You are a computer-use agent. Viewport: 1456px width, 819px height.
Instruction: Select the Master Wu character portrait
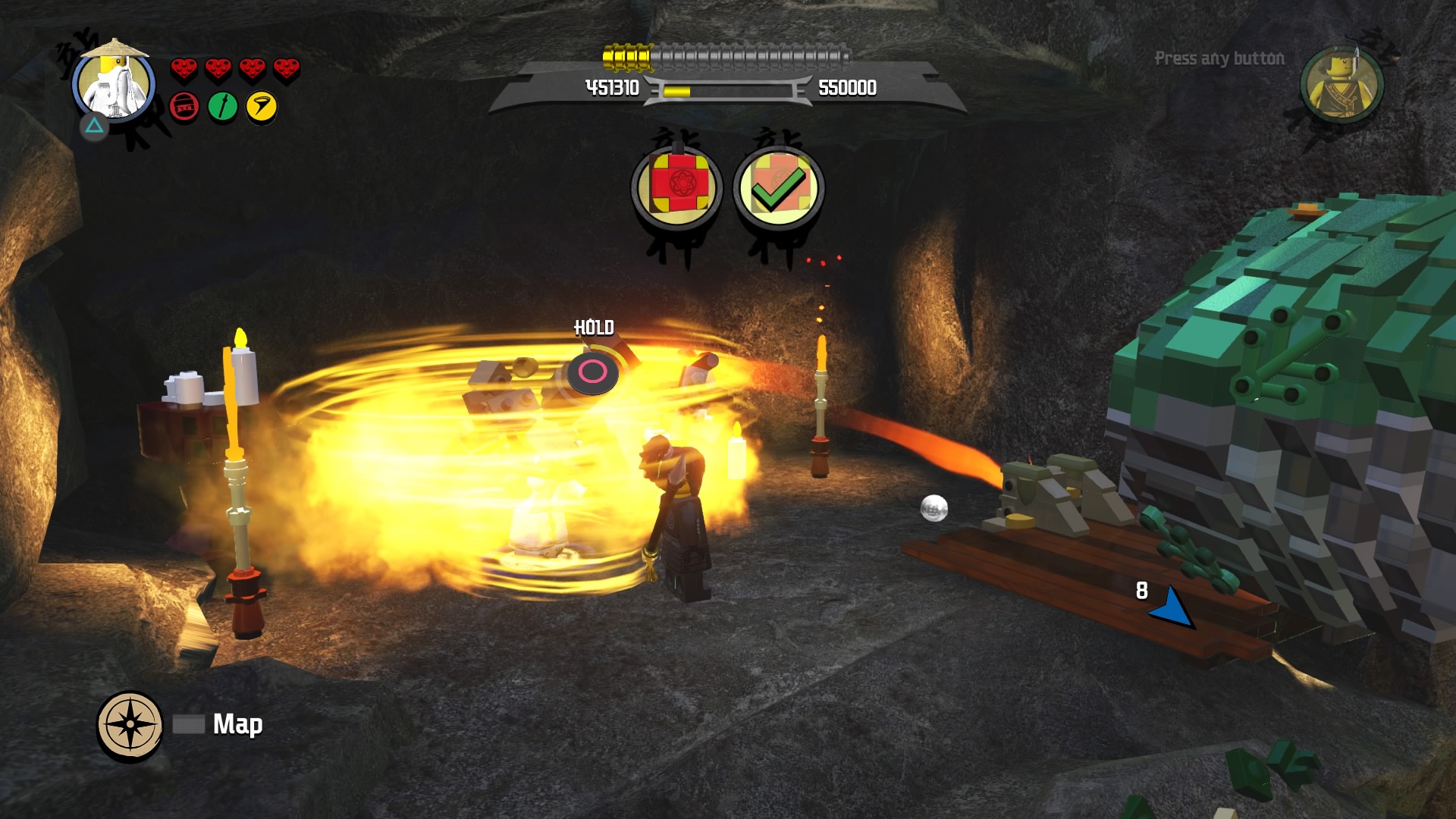click(x=114, y=83)
